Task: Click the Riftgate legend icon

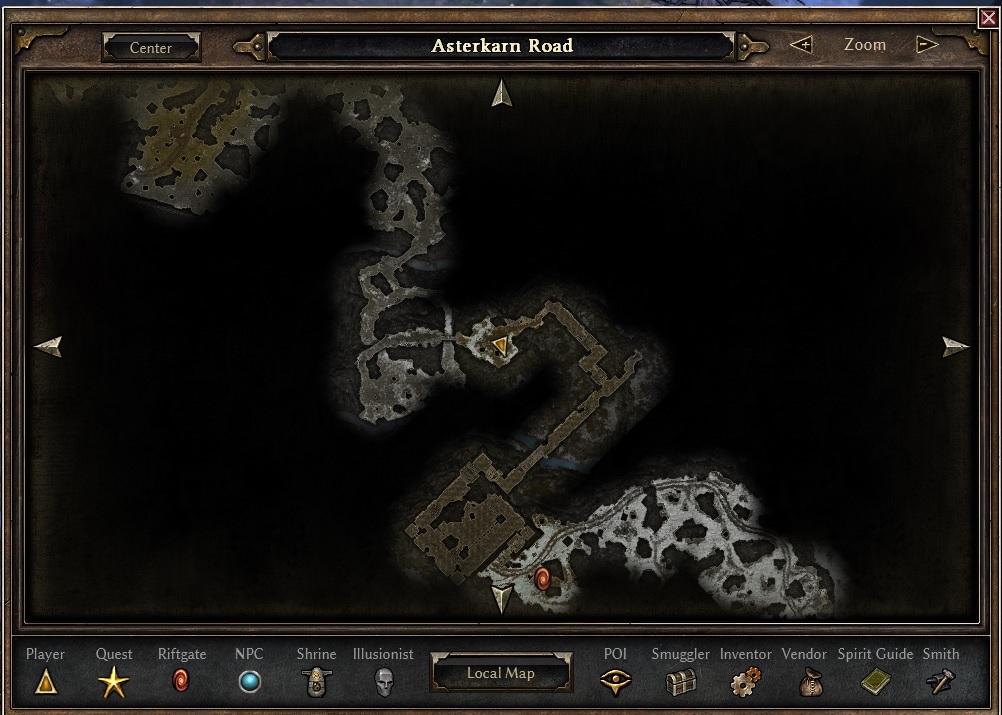Action: (181, 683)
